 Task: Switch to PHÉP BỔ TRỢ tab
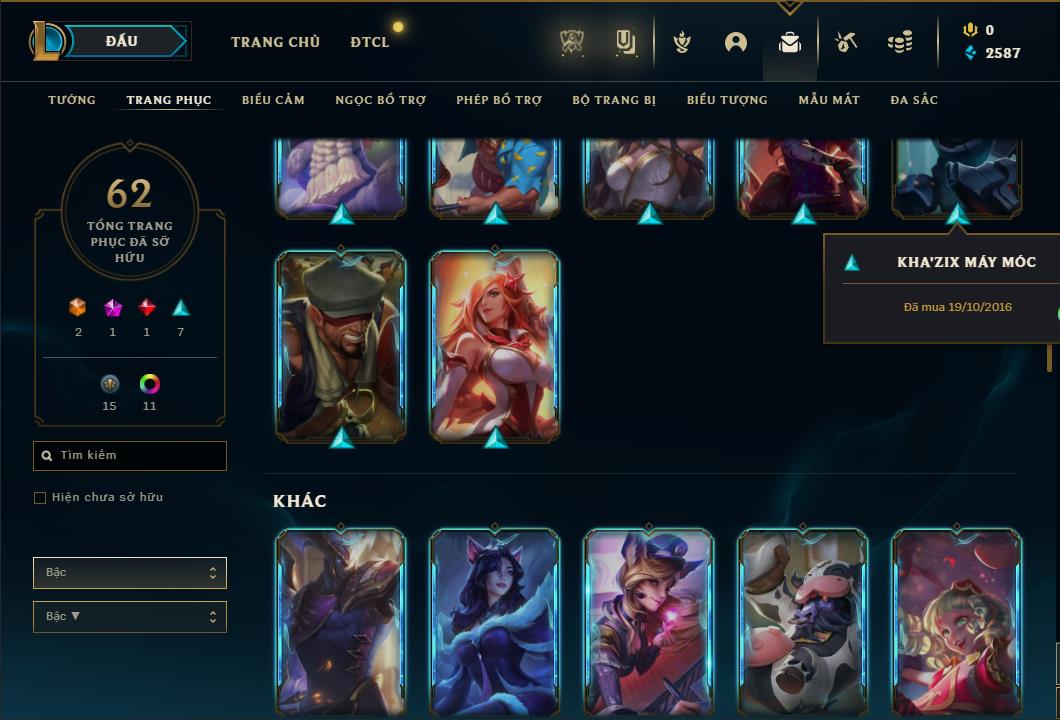point(499,100)
